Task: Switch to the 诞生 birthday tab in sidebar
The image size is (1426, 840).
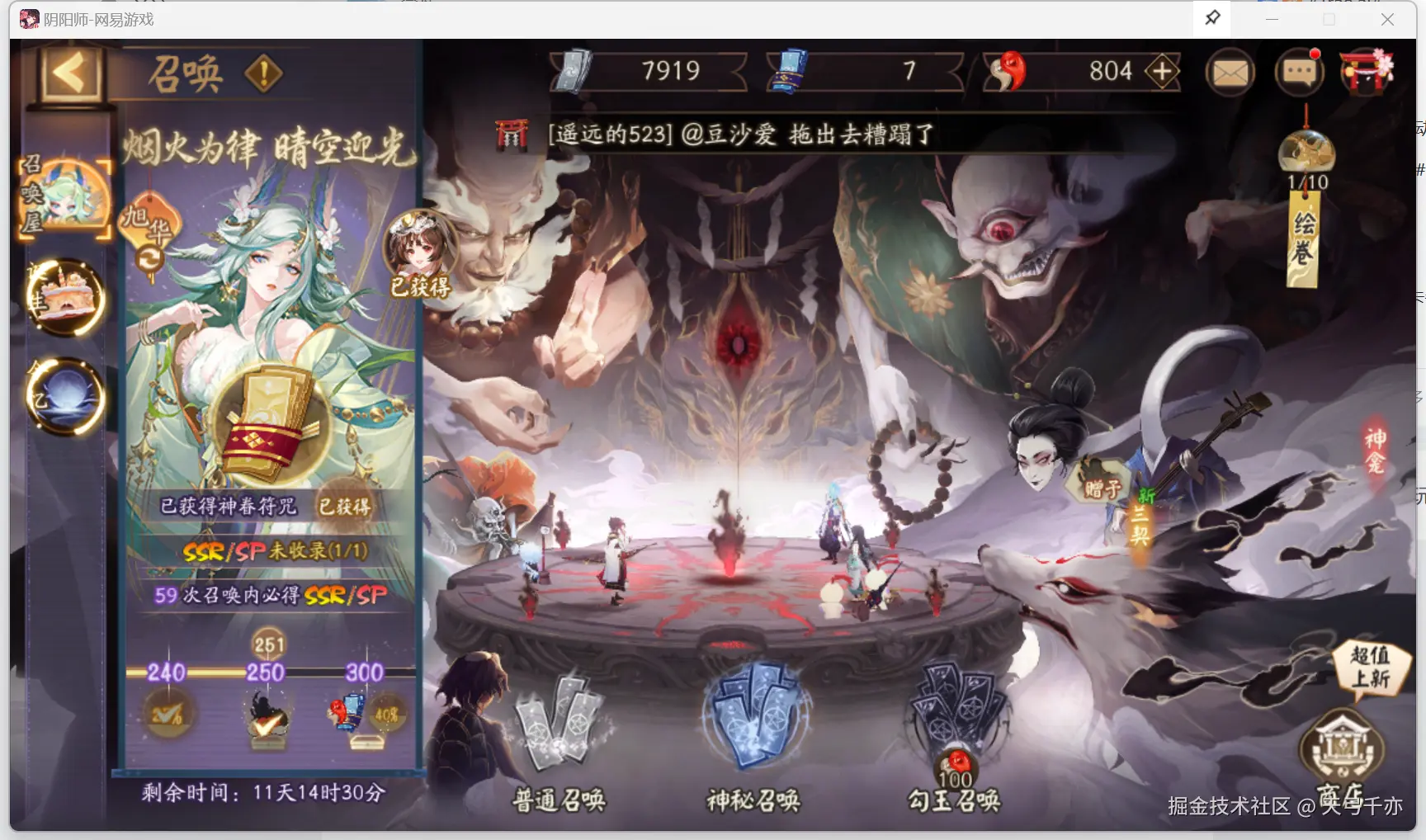Action: [x=64, y=299]
